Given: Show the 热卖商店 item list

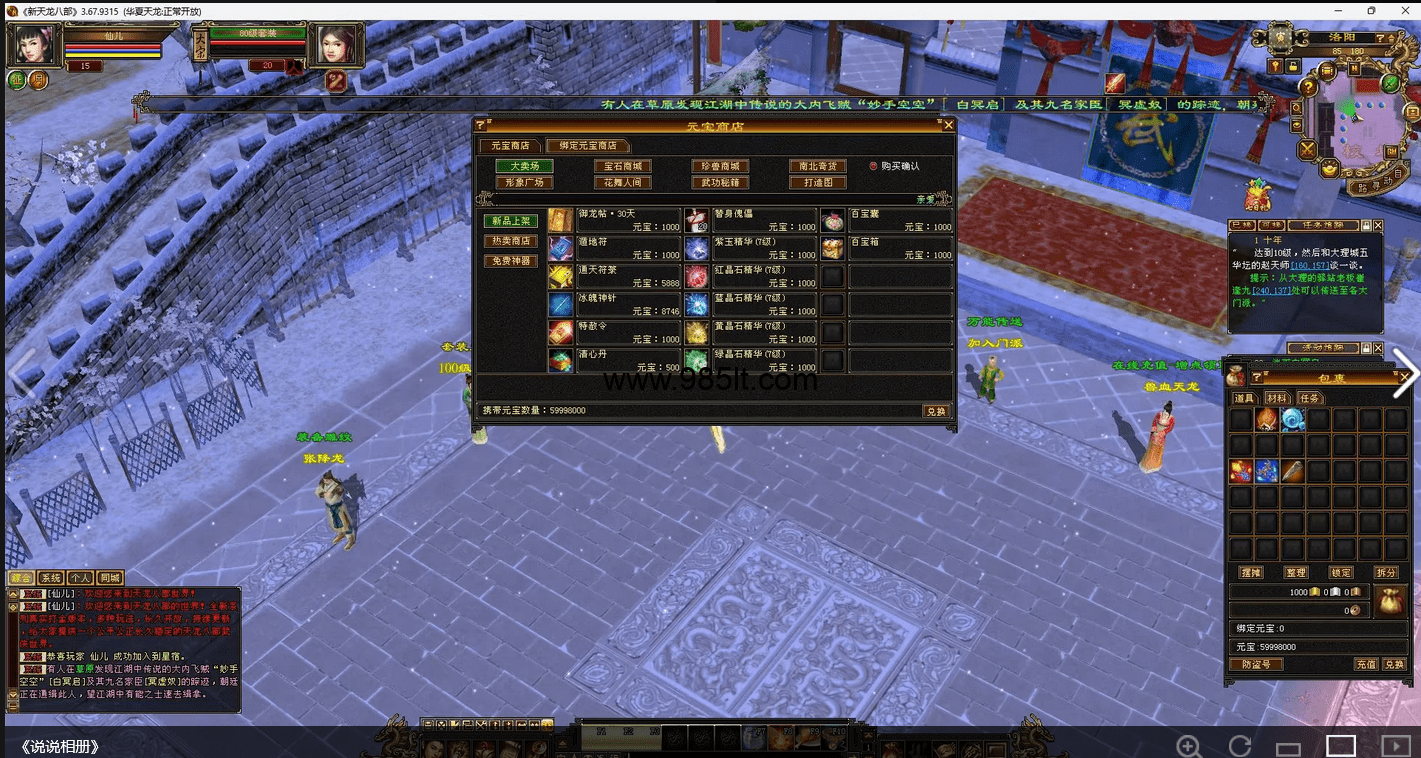Looking at the screenshot, I should pos(510,241).
